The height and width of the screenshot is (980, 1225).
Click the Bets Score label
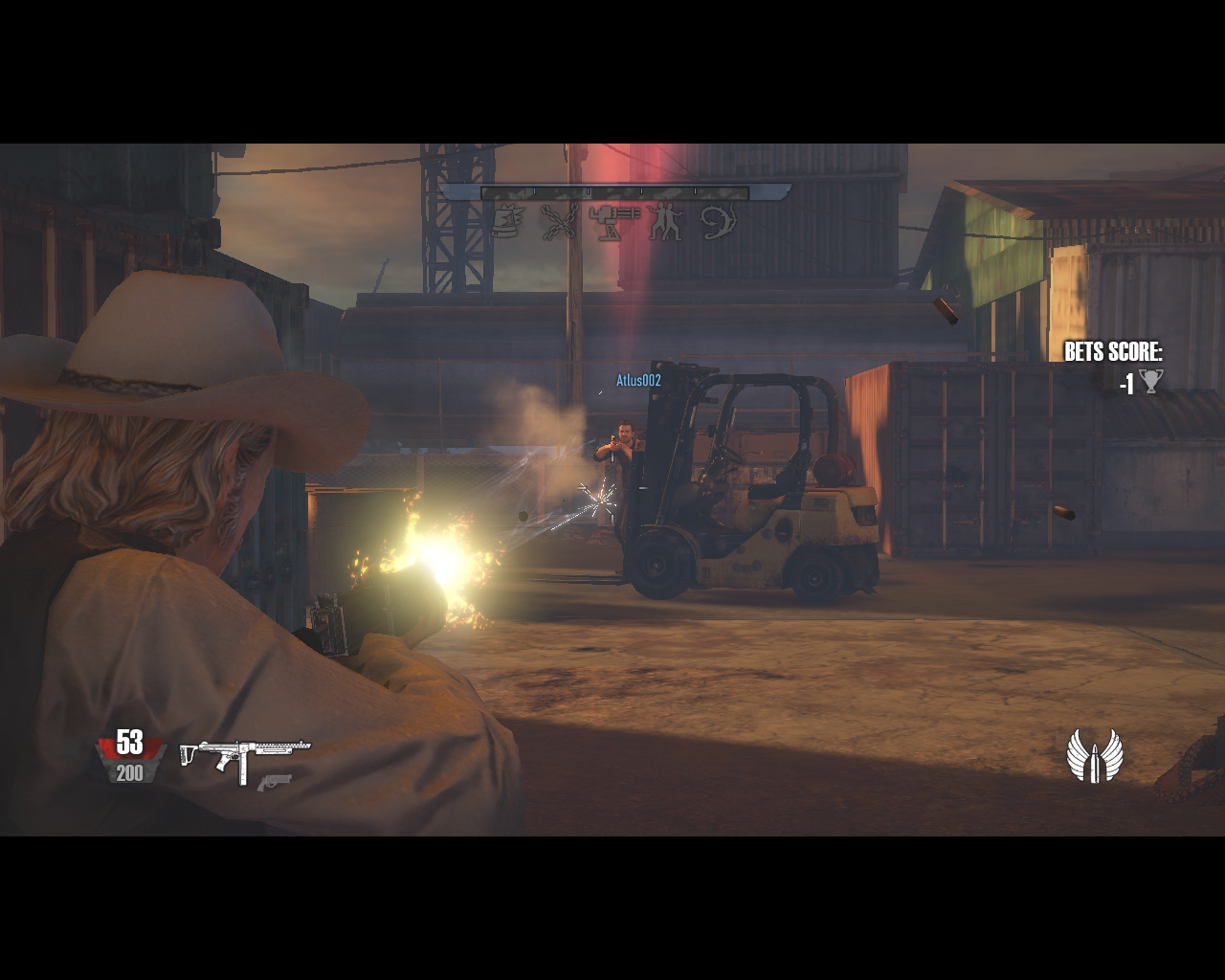pos(1115,351)
